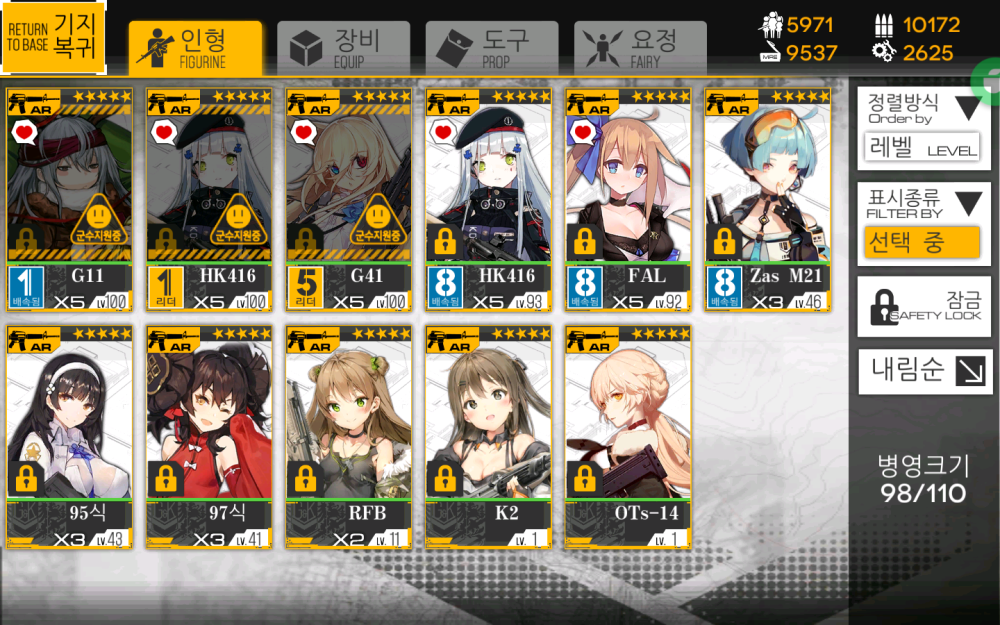Pick the K2 doll card
Image resolution: width=1000 pixels, height=625 pixels.
click(x=489, y=437)
